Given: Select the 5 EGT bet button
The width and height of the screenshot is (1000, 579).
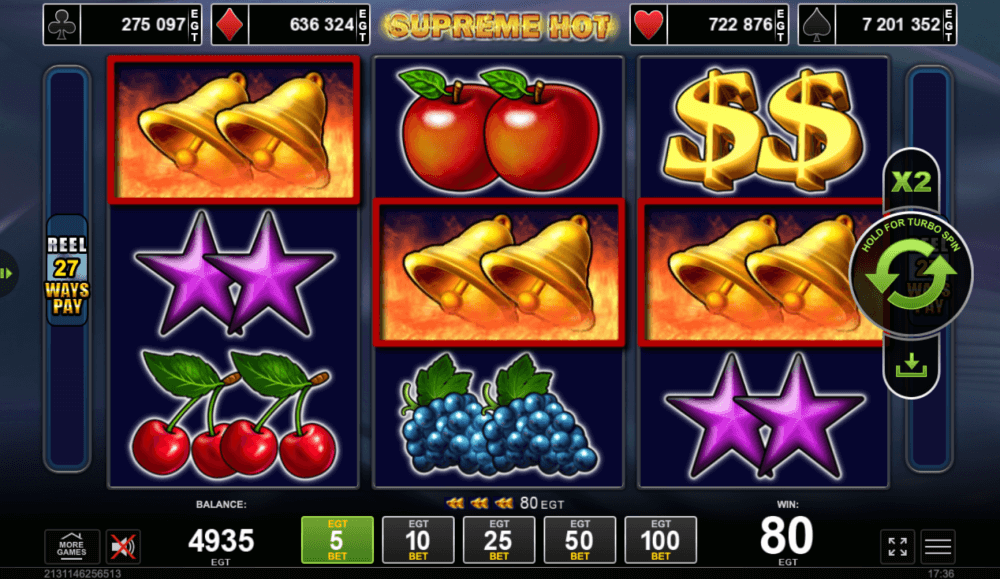Looking at the screenshot, I should (337, 540).
